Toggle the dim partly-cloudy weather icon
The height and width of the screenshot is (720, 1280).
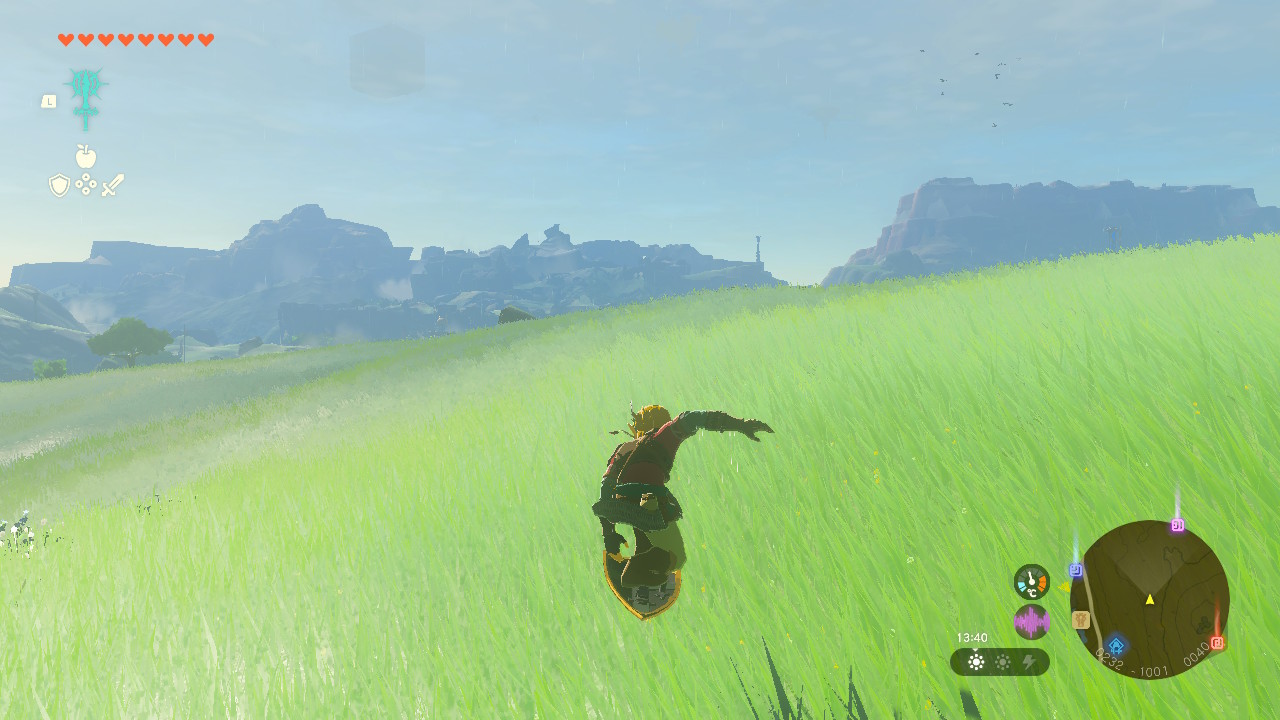pos(1003,660)
